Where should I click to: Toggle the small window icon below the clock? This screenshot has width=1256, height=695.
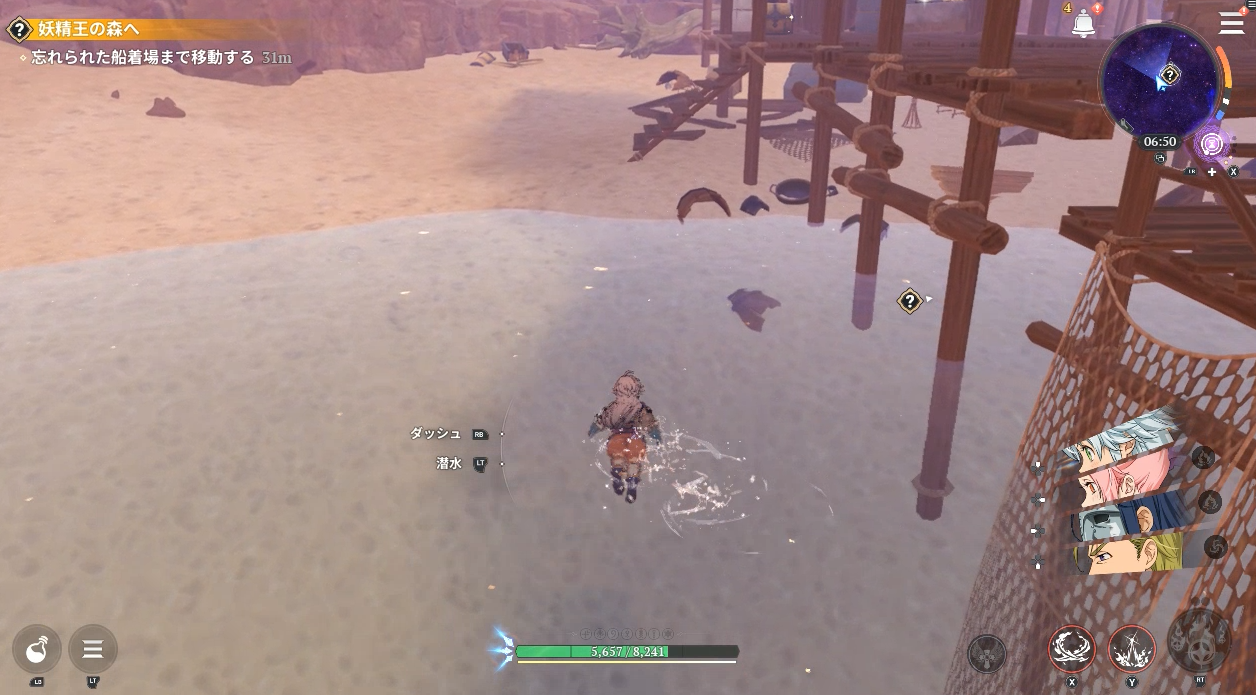pyautogui.click(x=1160, y=158)
